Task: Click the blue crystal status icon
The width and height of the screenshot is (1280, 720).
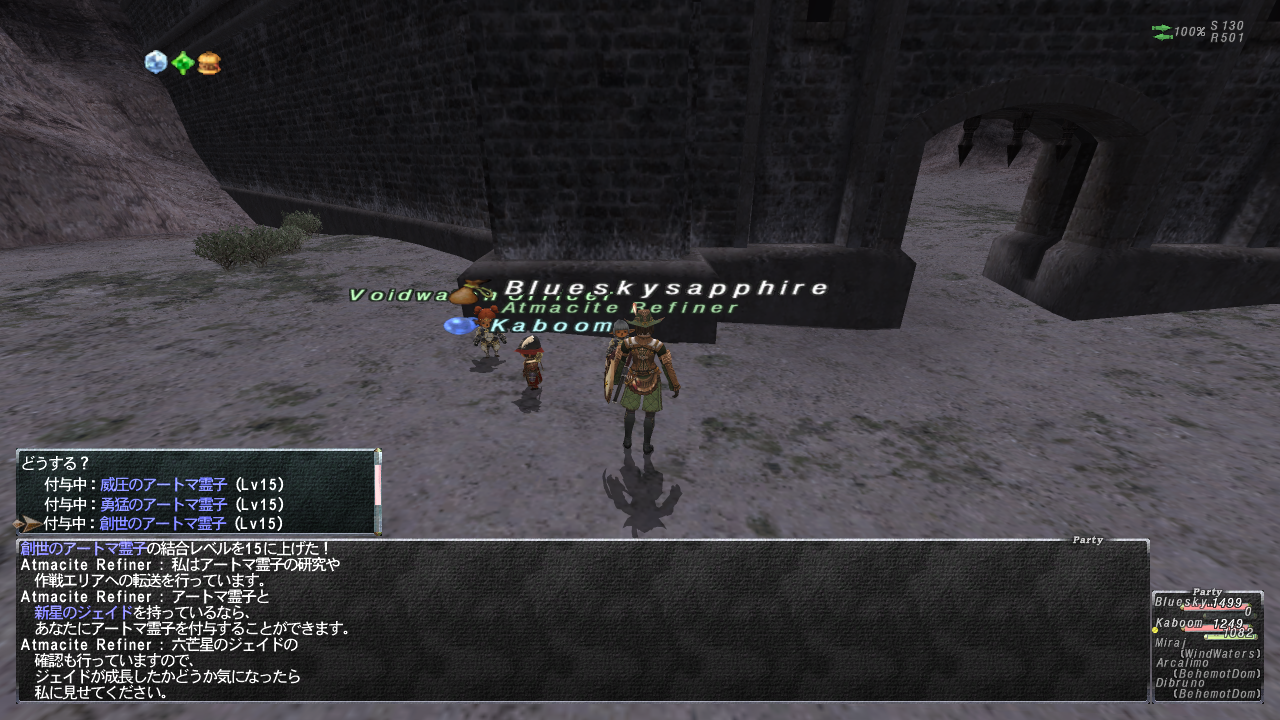Action: [x=155, y=62]
